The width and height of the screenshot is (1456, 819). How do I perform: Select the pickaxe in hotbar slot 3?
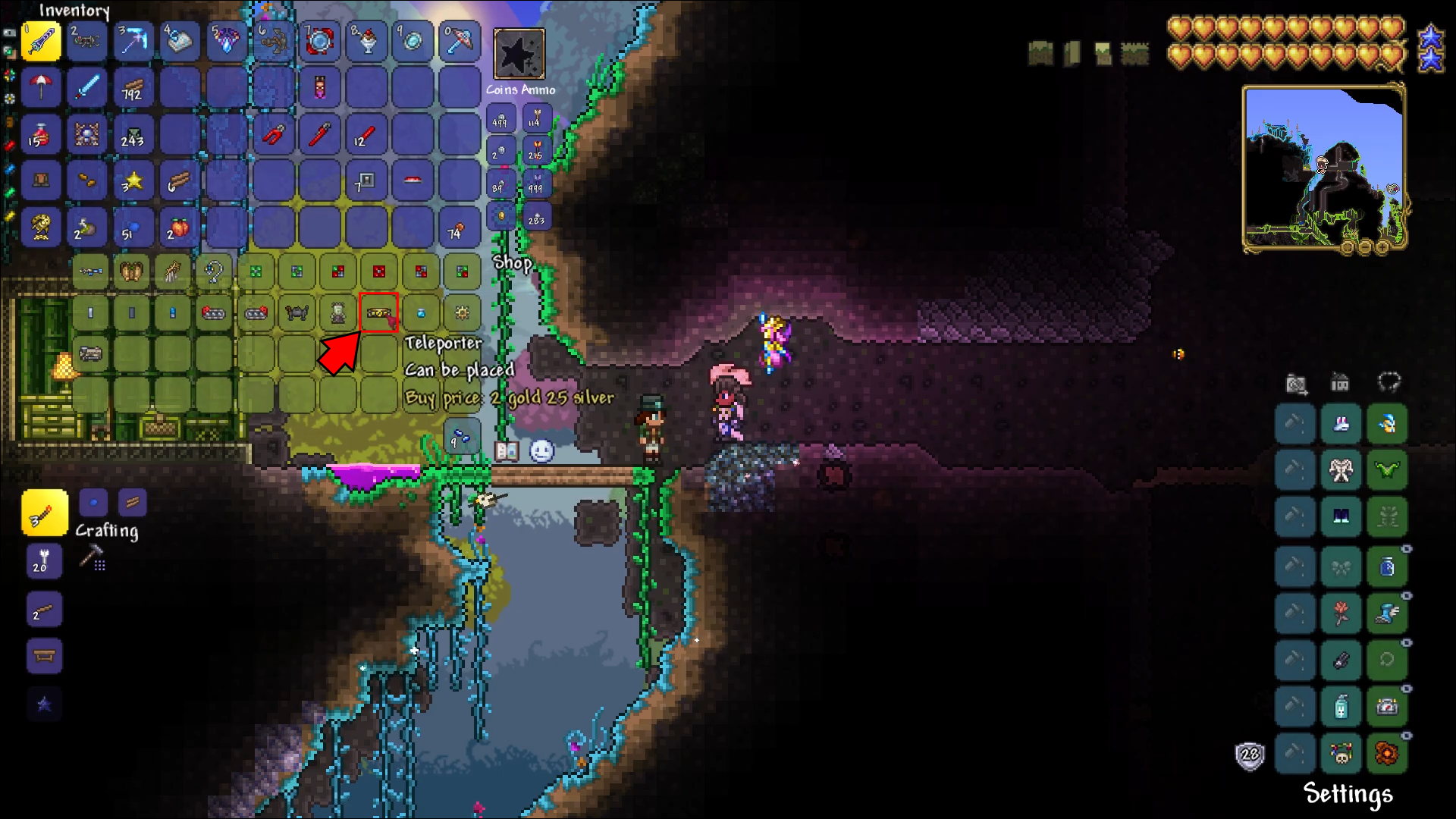tap(133, 41)
